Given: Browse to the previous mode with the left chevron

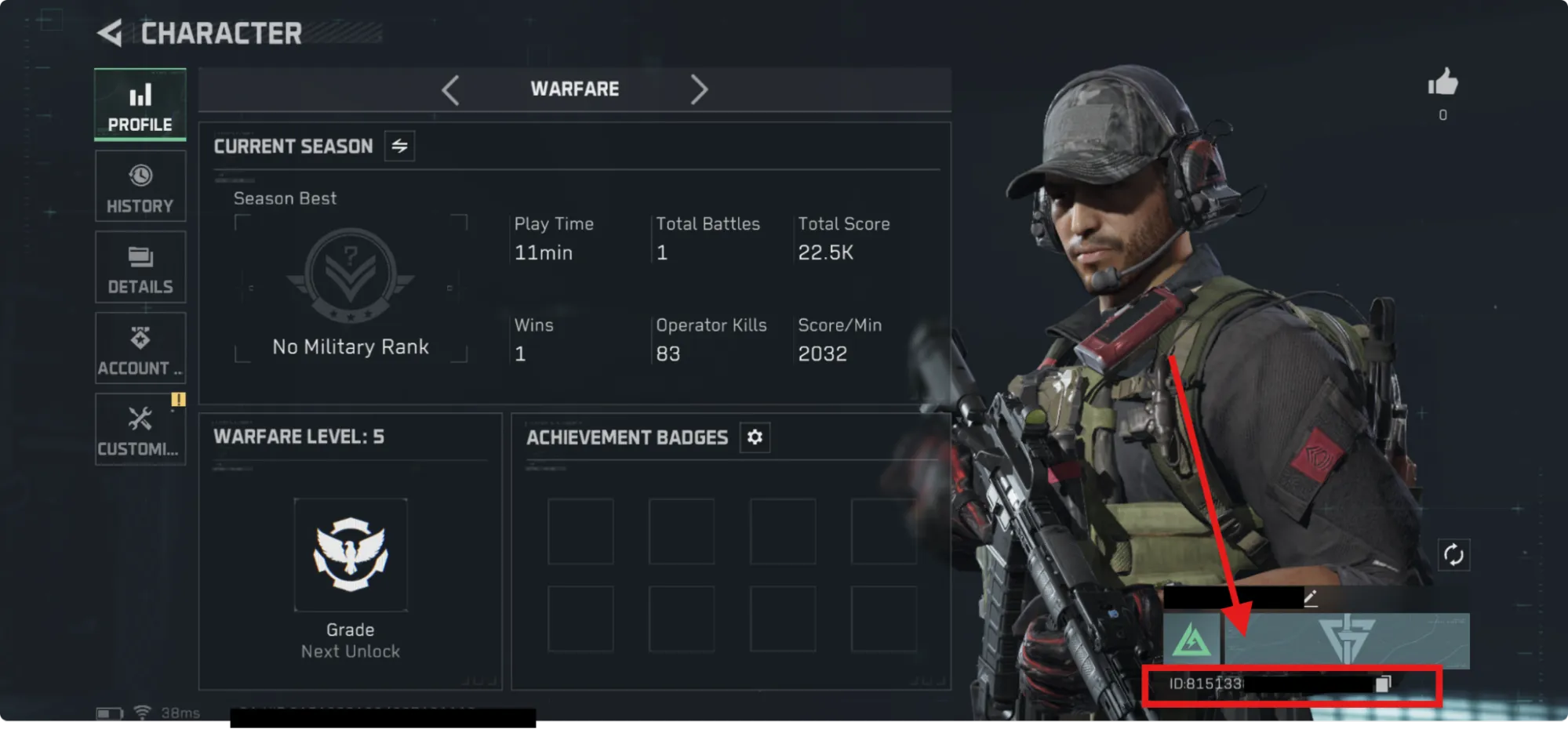Looking at the screenshot, I should (450, 89).
